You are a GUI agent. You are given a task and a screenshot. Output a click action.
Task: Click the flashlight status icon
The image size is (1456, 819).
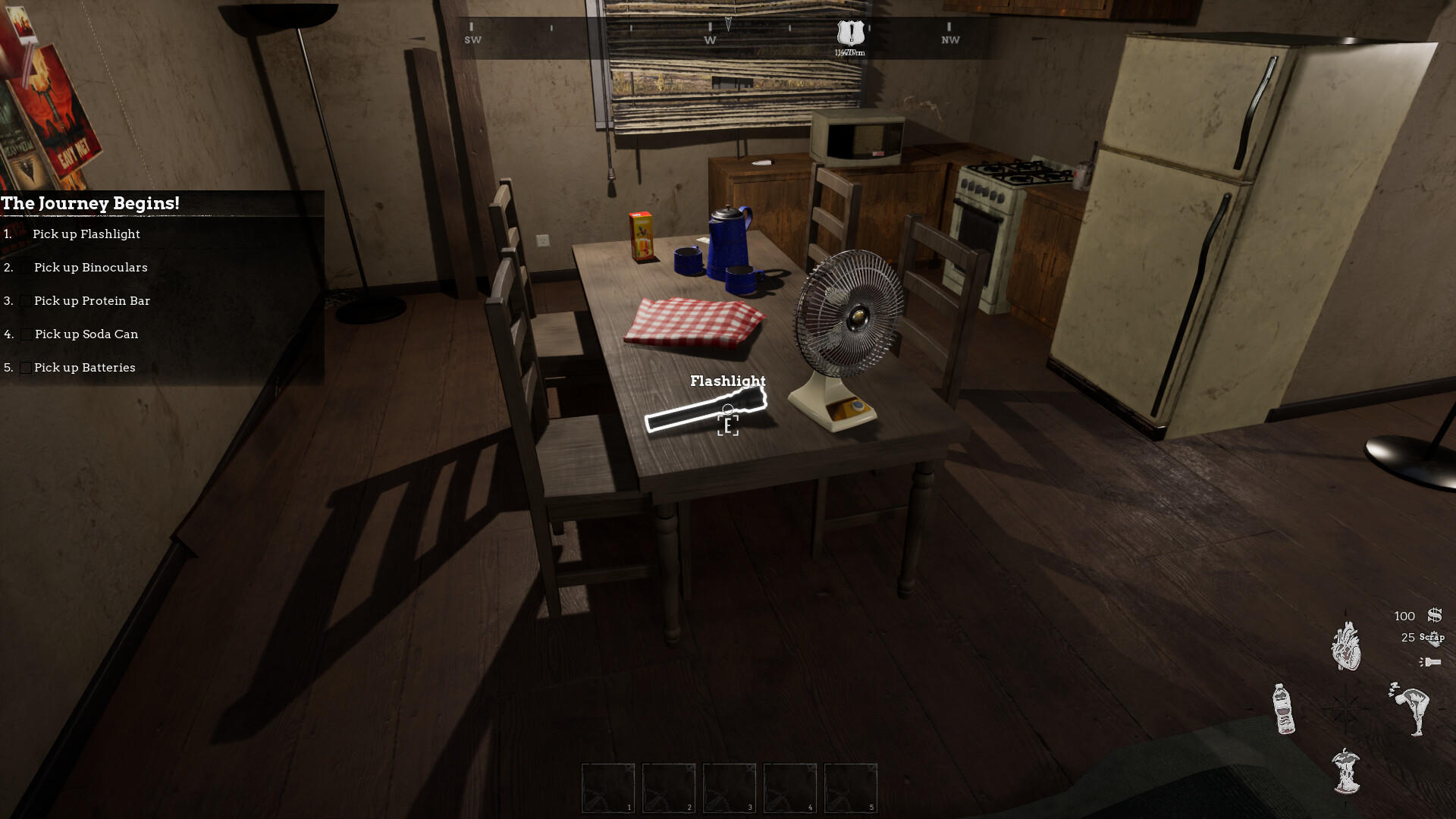click(x=1430, y=661)
